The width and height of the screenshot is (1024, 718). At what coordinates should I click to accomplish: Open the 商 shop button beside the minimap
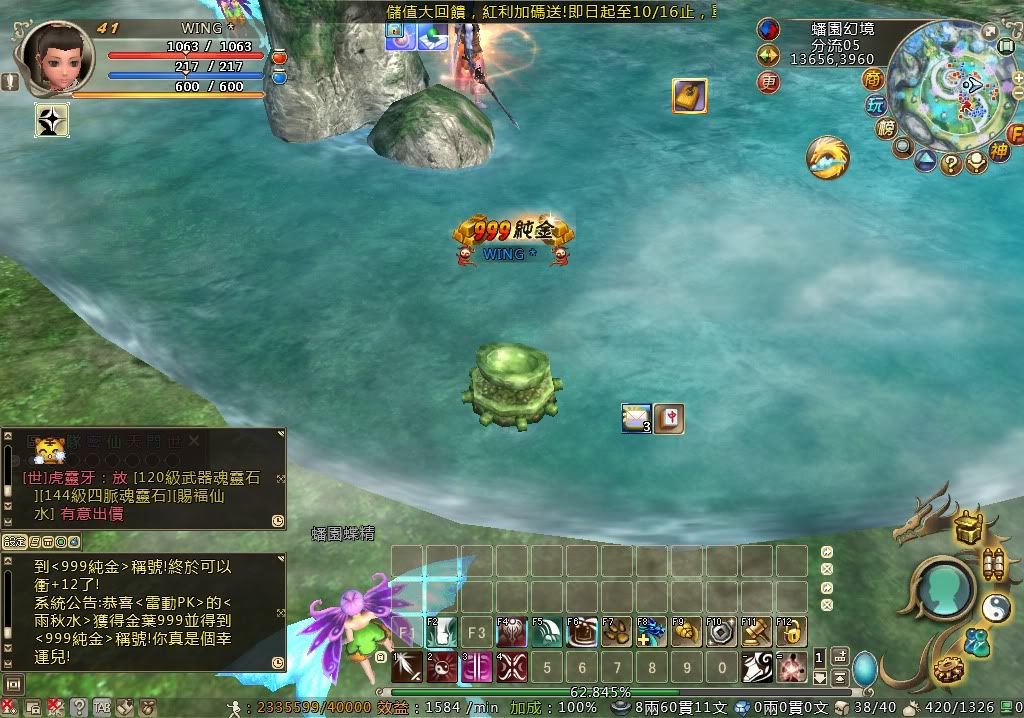[x=874, y=80]
